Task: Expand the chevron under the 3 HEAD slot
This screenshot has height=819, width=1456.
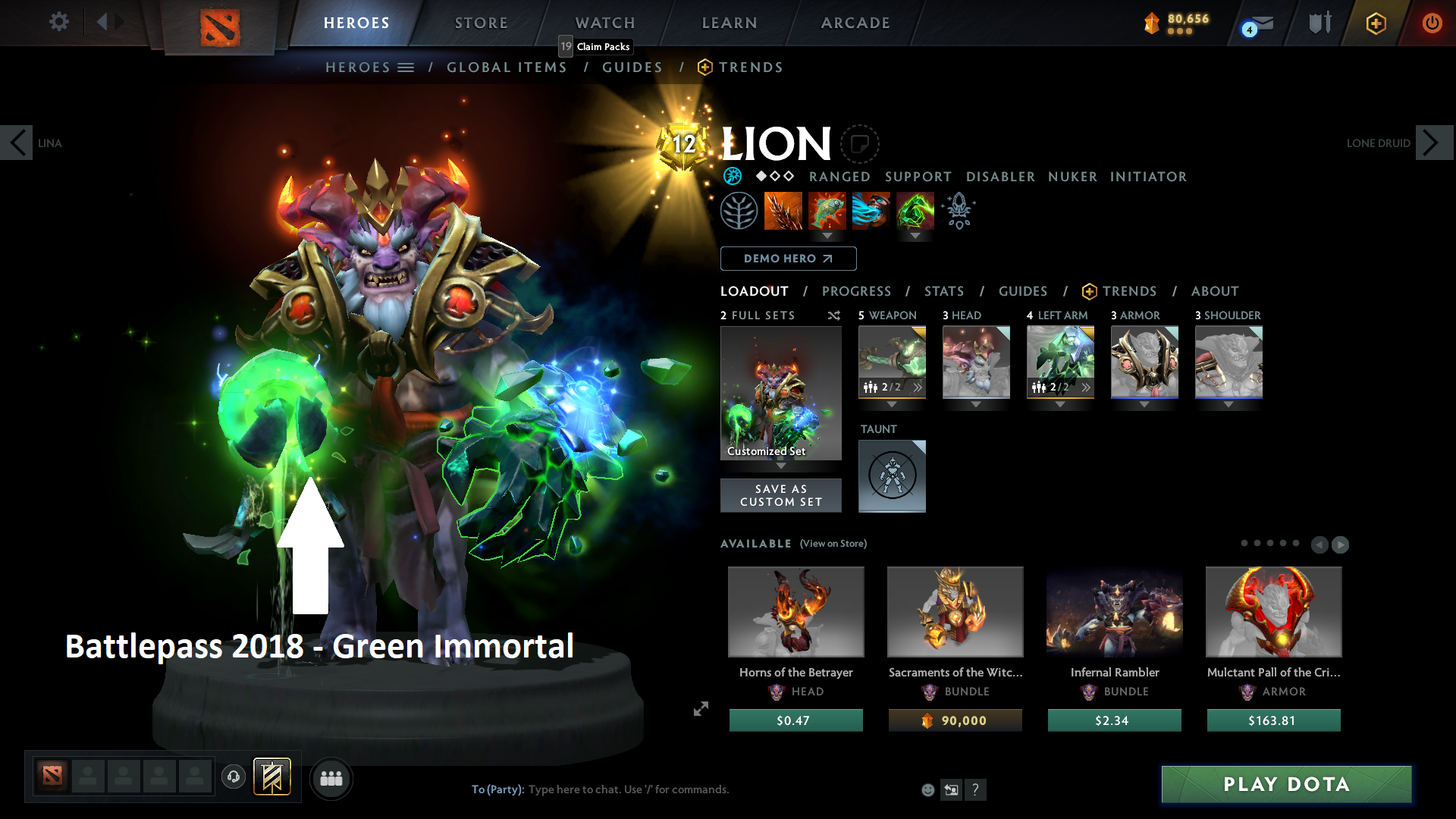Action: click(x=976, y=405)
